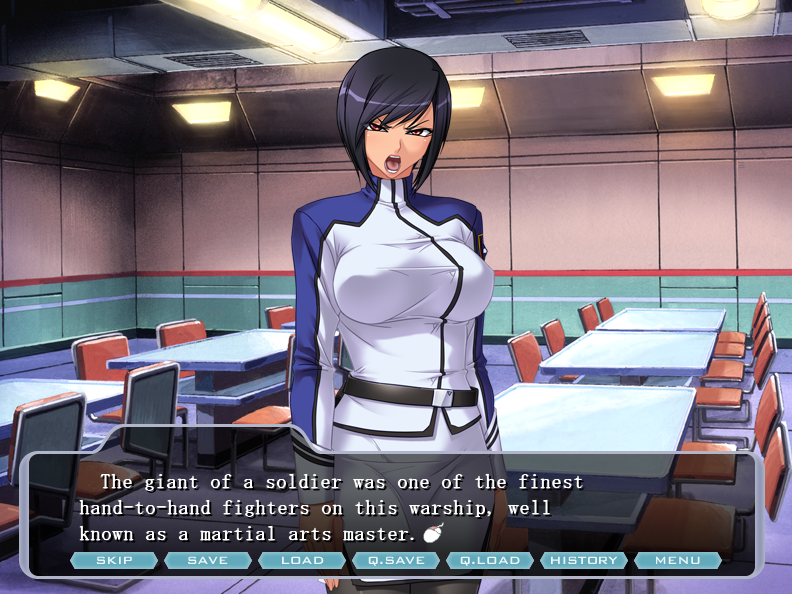Viewport: 792px width, 594px height.
Task: Open the LOAD screen
Action: point(302,560)
